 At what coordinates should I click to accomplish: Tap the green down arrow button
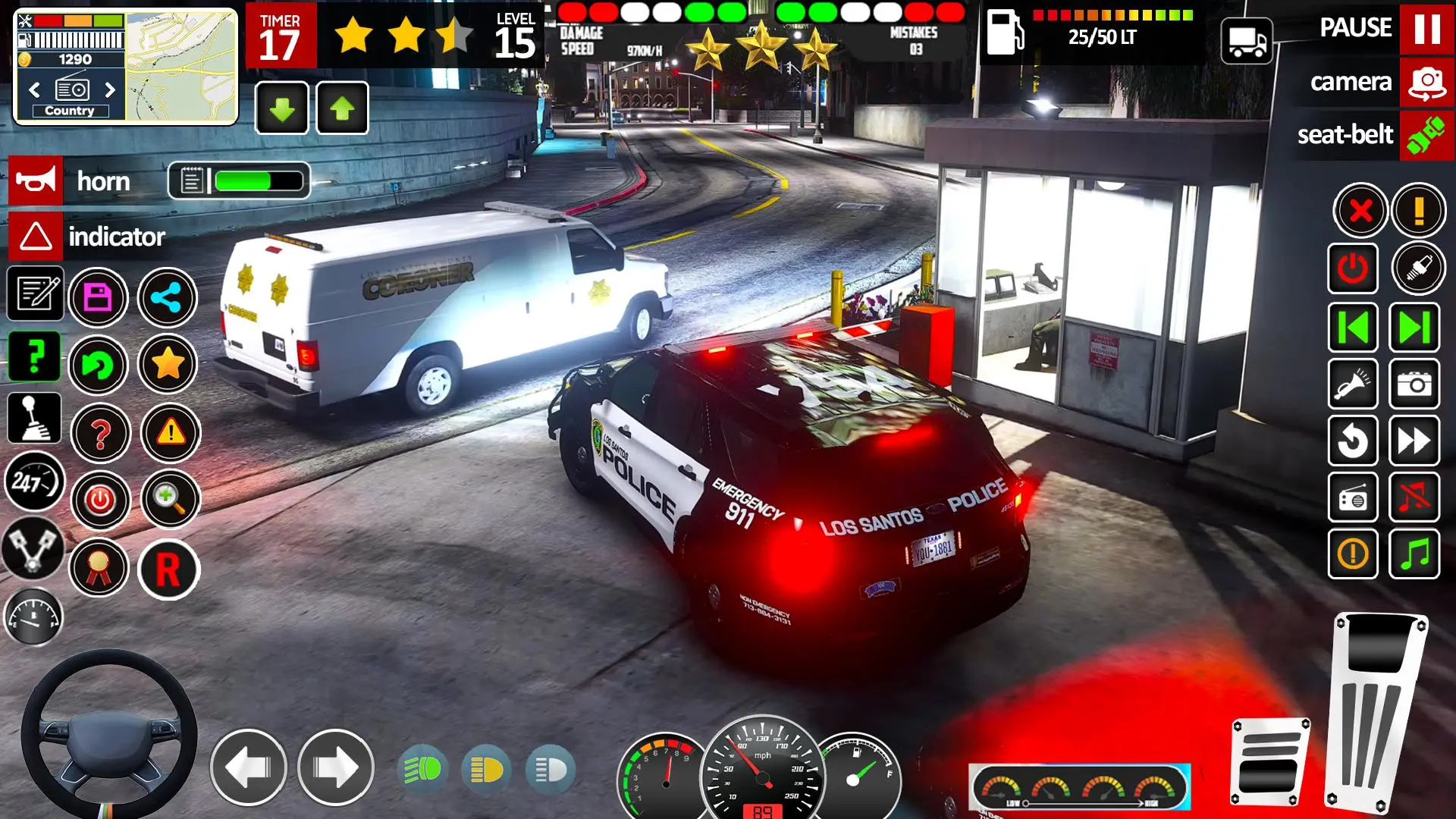tap(282, 108)
